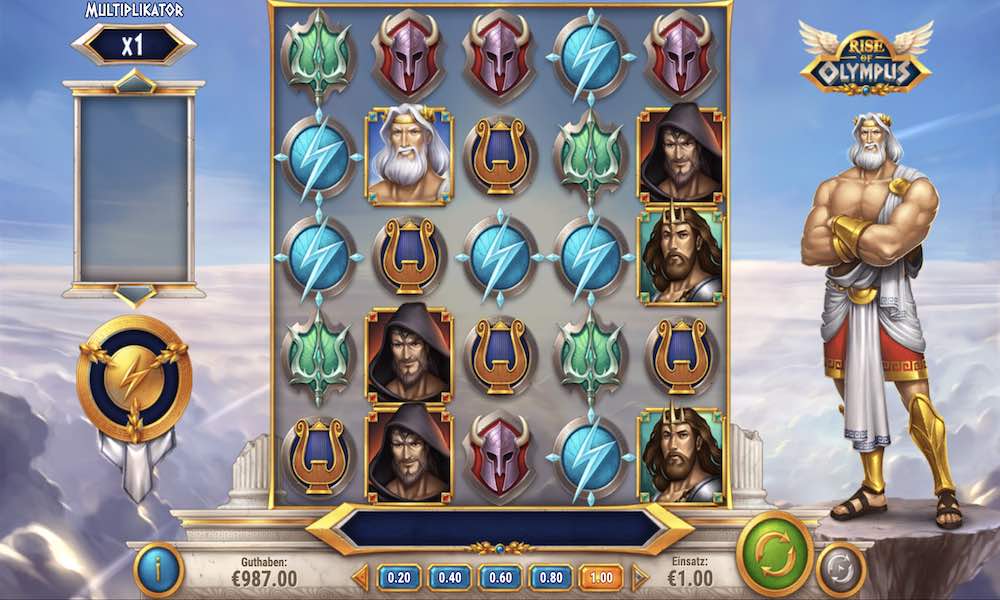This screenshot has height=600, width=1000.
Task: Spin the reels with the green button
Action: [774, 551]
